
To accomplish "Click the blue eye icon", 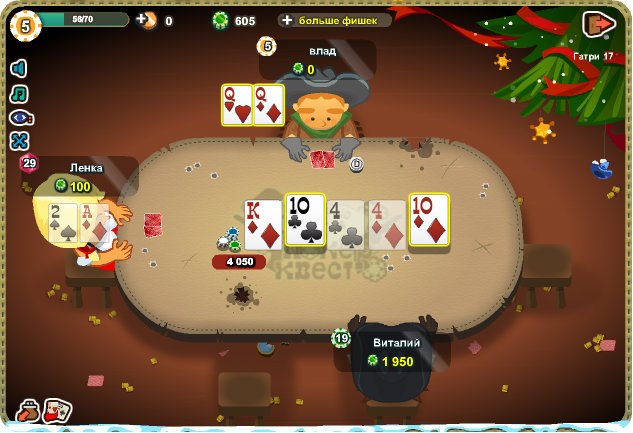I will coord(19,117).
